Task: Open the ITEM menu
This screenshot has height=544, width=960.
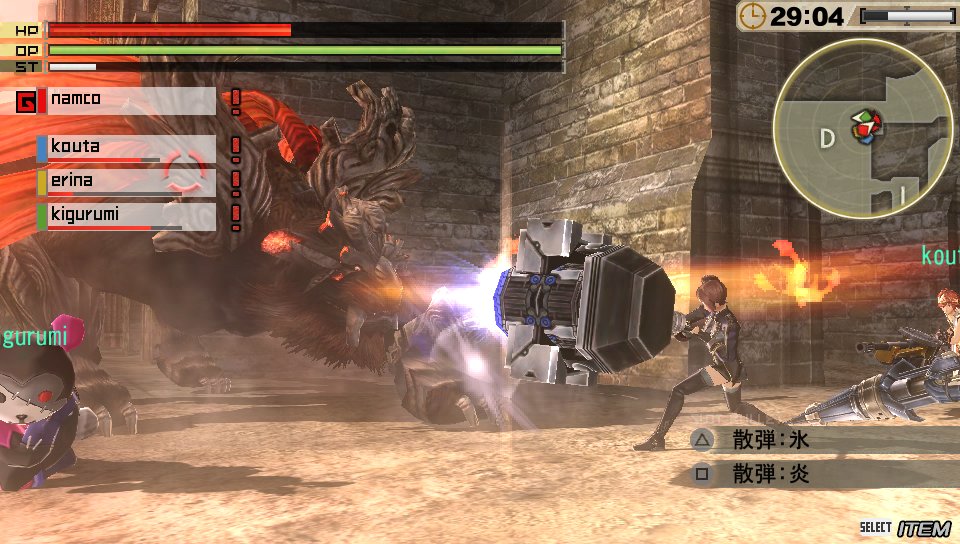Action: 923,528
